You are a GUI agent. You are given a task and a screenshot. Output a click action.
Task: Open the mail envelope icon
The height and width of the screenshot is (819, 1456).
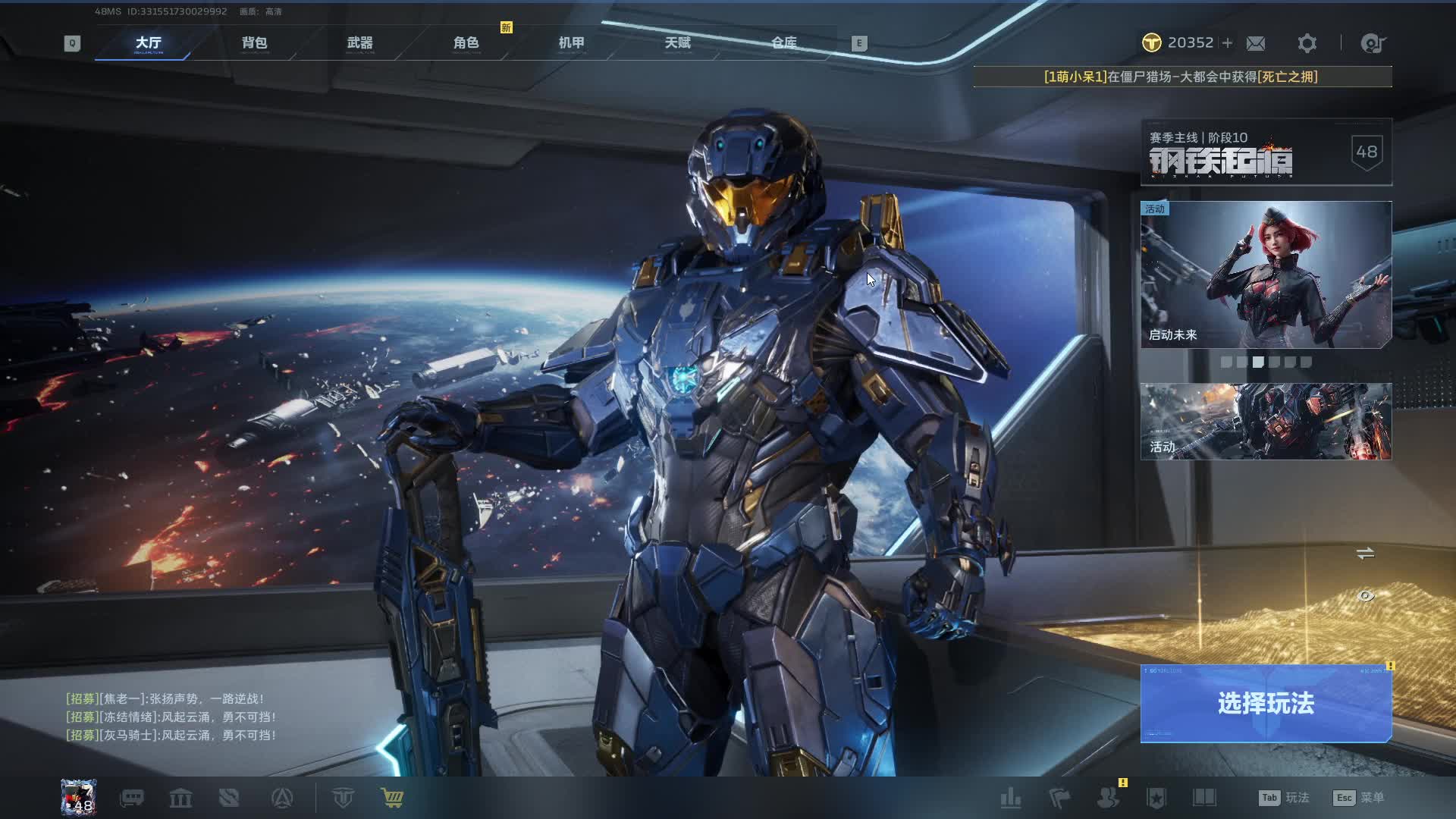[x=1256, y=43]
